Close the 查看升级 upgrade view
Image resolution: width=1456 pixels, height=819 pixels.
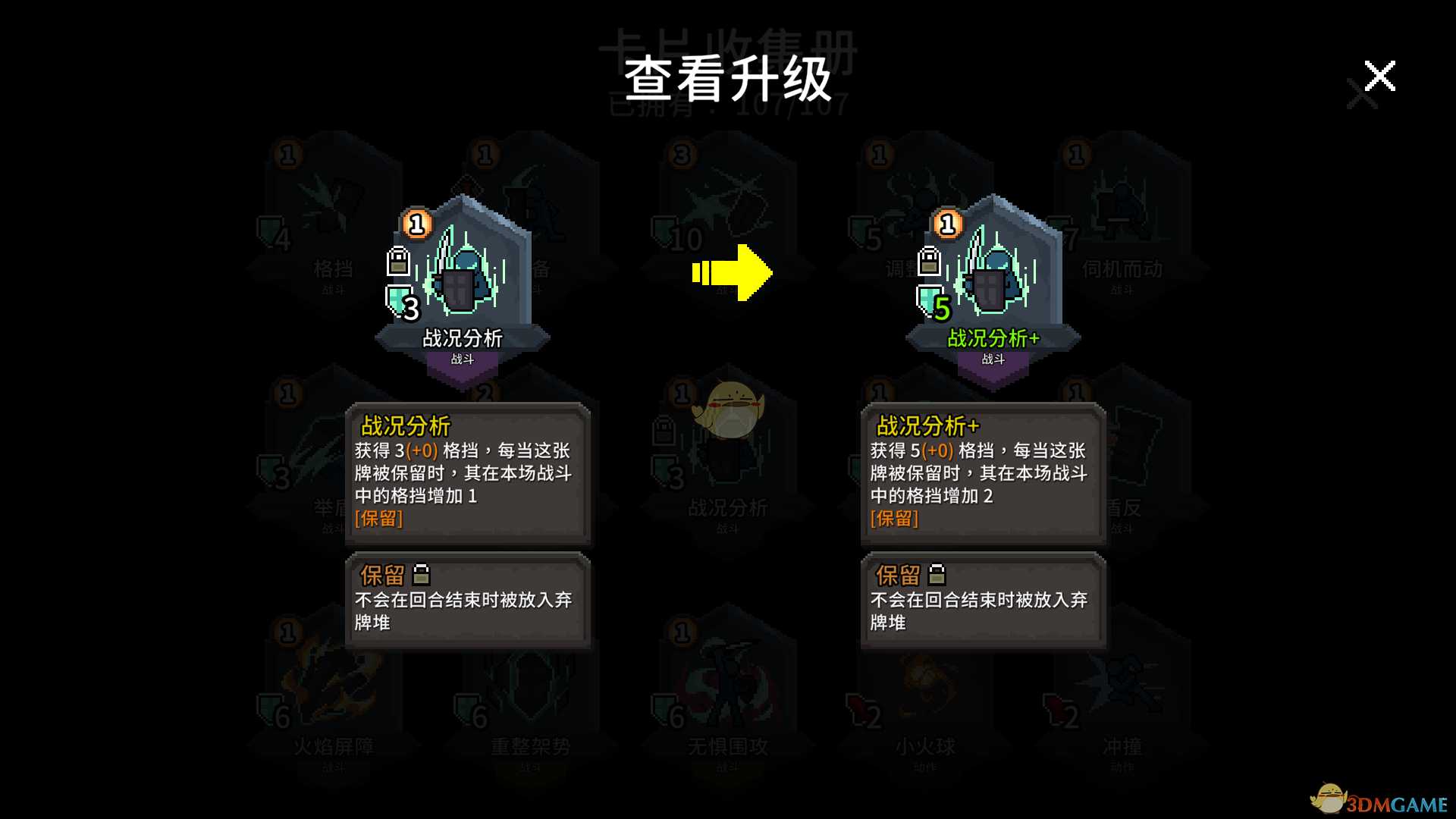pos(1379,76)
